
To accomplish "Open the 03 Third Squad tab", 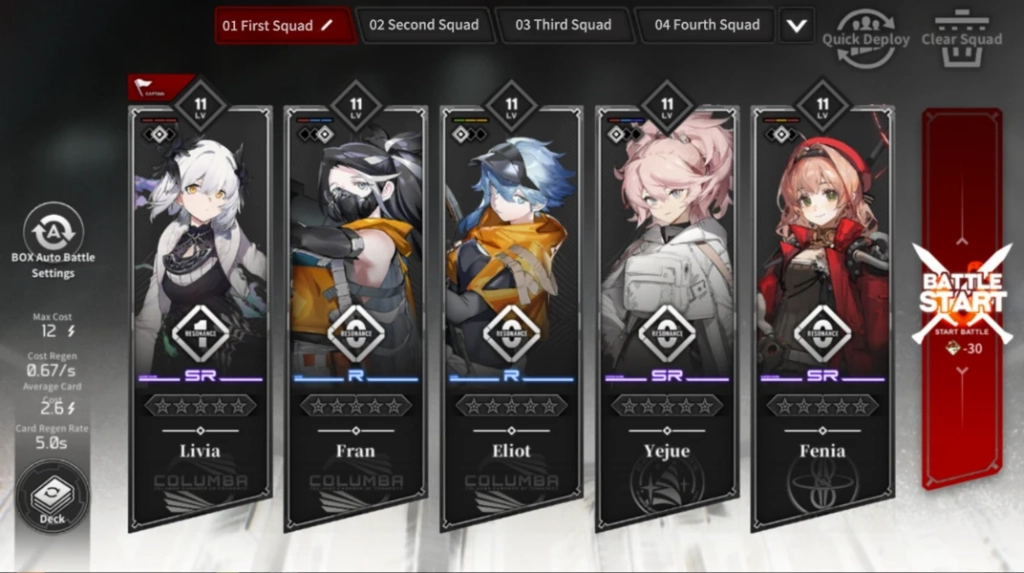I will pyautogui.click(x=563, y=25).
